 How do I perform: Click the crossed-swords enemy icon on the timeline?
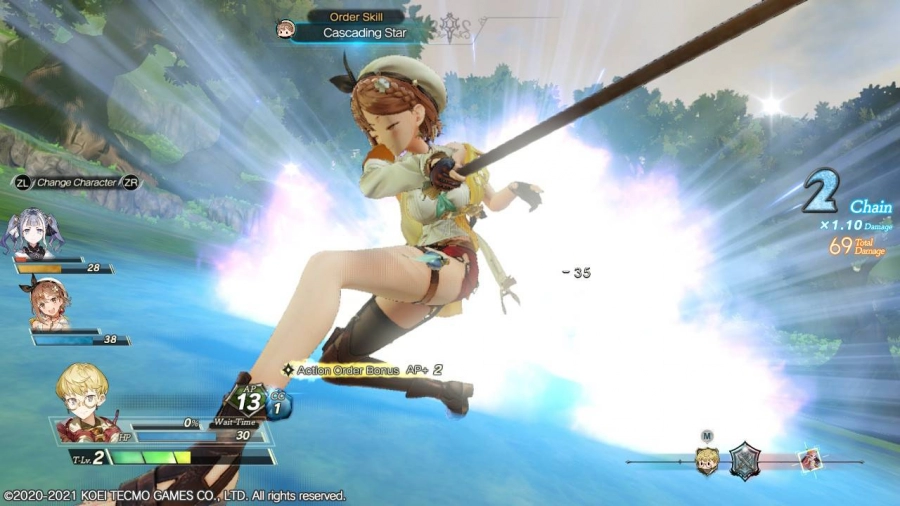click(745, 461)
